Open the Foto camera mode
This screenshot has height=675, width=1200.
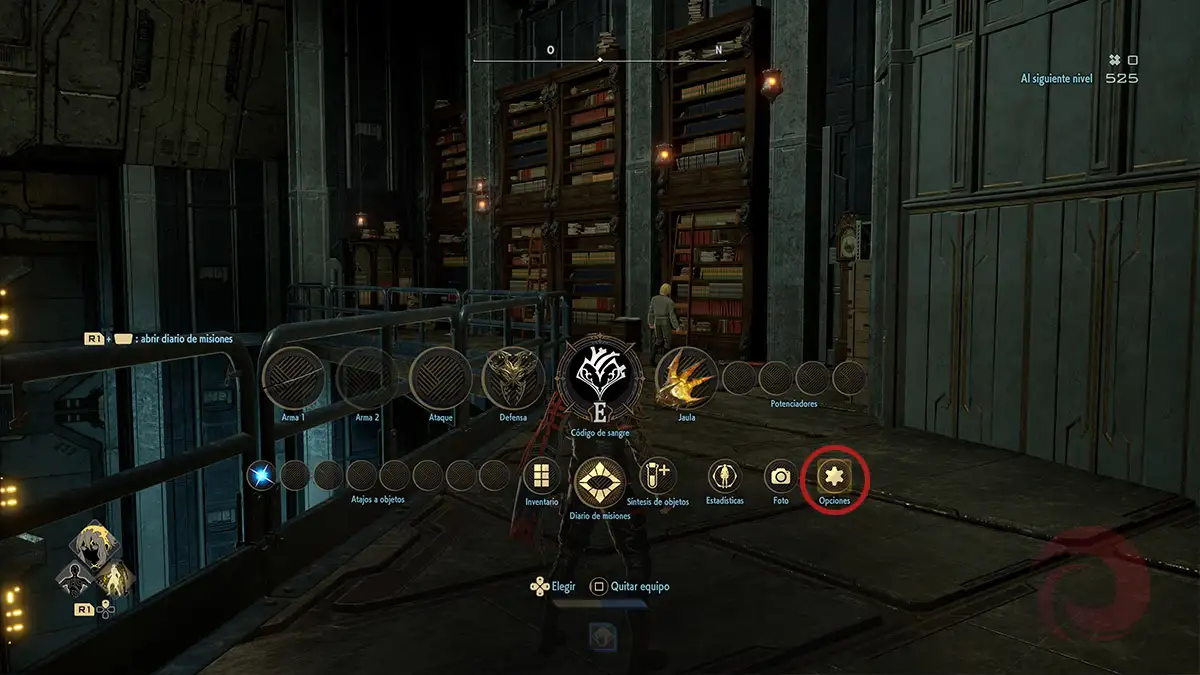(x=780, y=476)
